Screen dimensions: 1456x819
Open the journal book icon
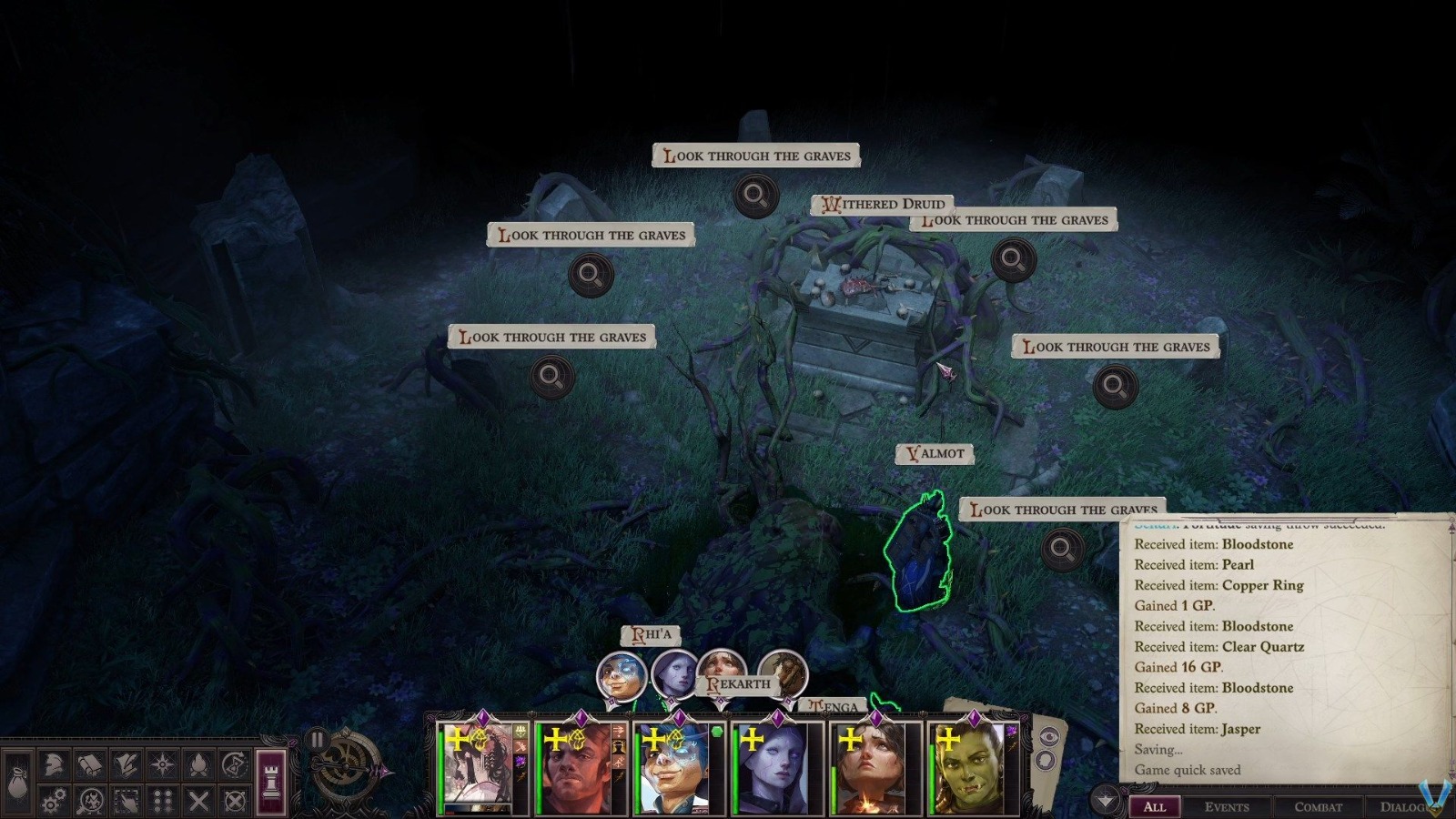point(89,764)
